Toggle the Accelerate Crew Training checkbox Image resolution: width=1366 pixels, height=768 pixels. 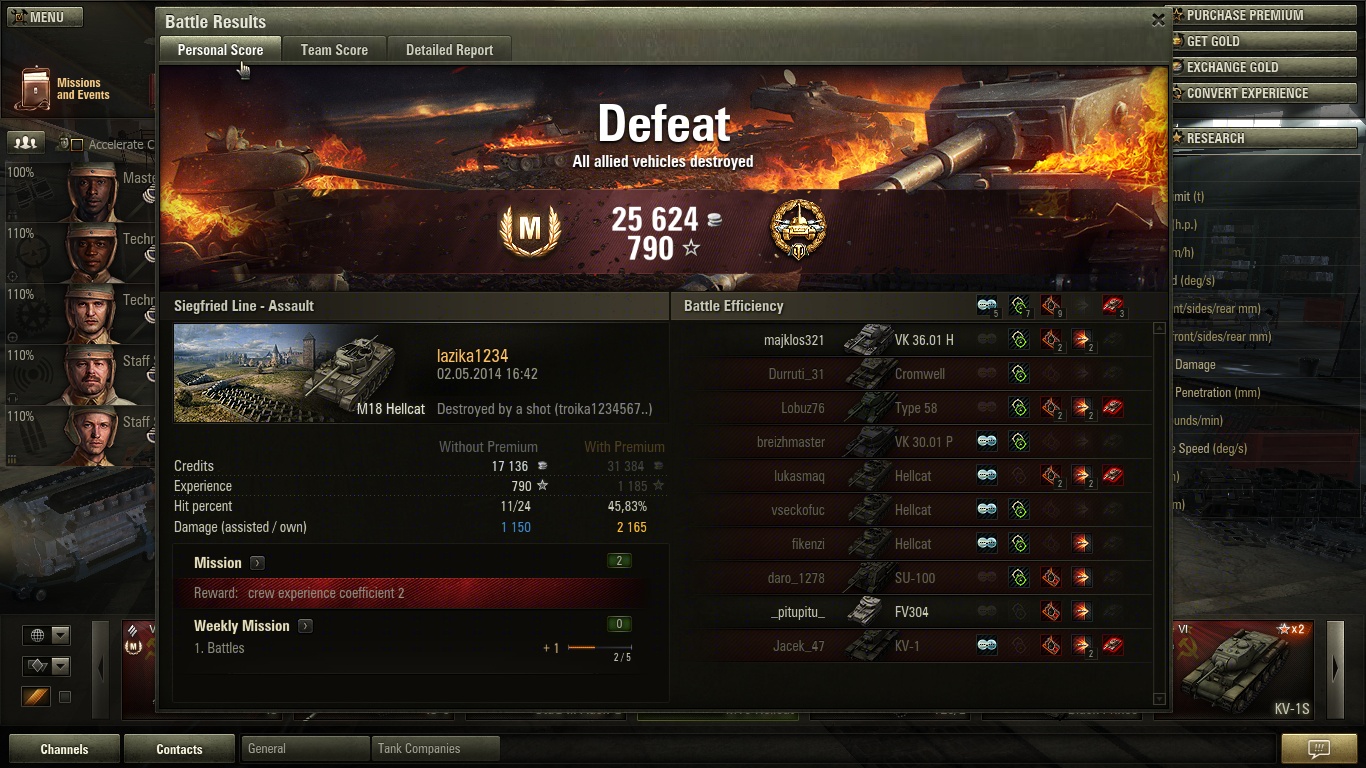[x=77, y=145]
